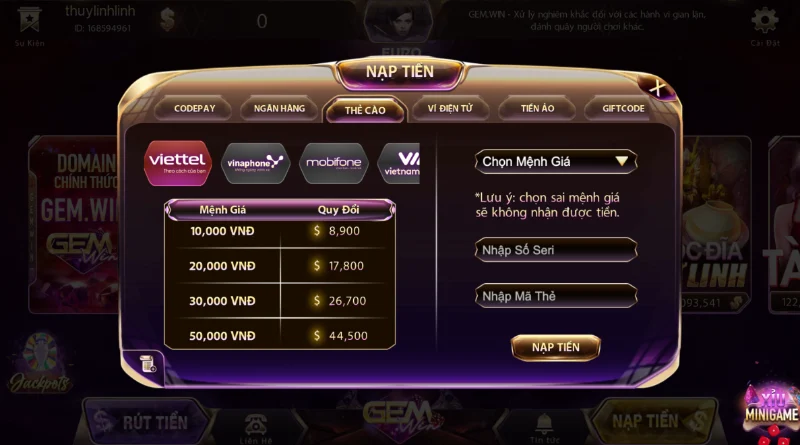Select the Vinaphone carrier
This screenshot has height=445, width=800.
255,162
